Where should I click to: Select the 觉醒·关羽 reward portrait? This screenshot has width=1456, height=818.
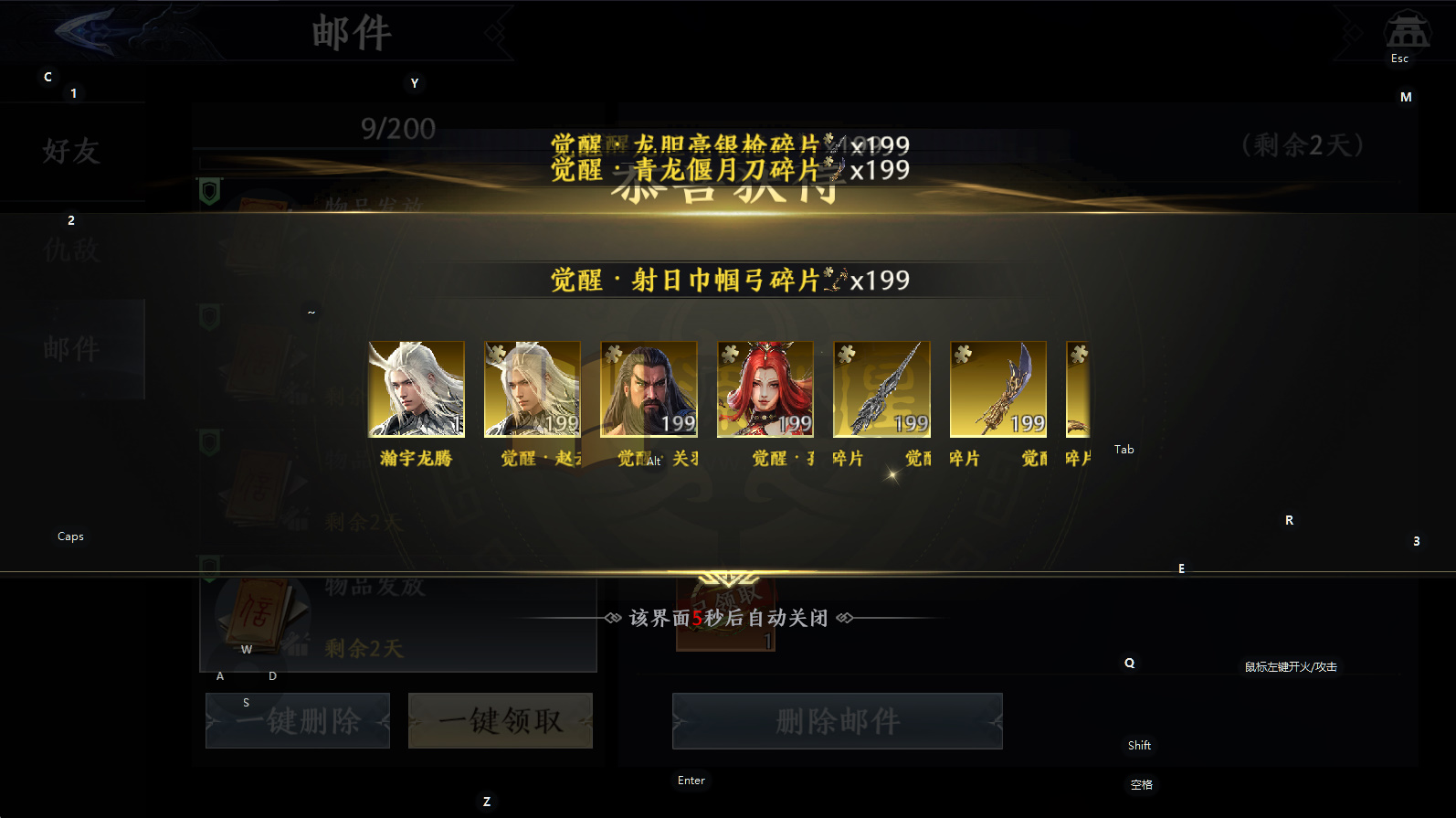click(x=648, y=388)
